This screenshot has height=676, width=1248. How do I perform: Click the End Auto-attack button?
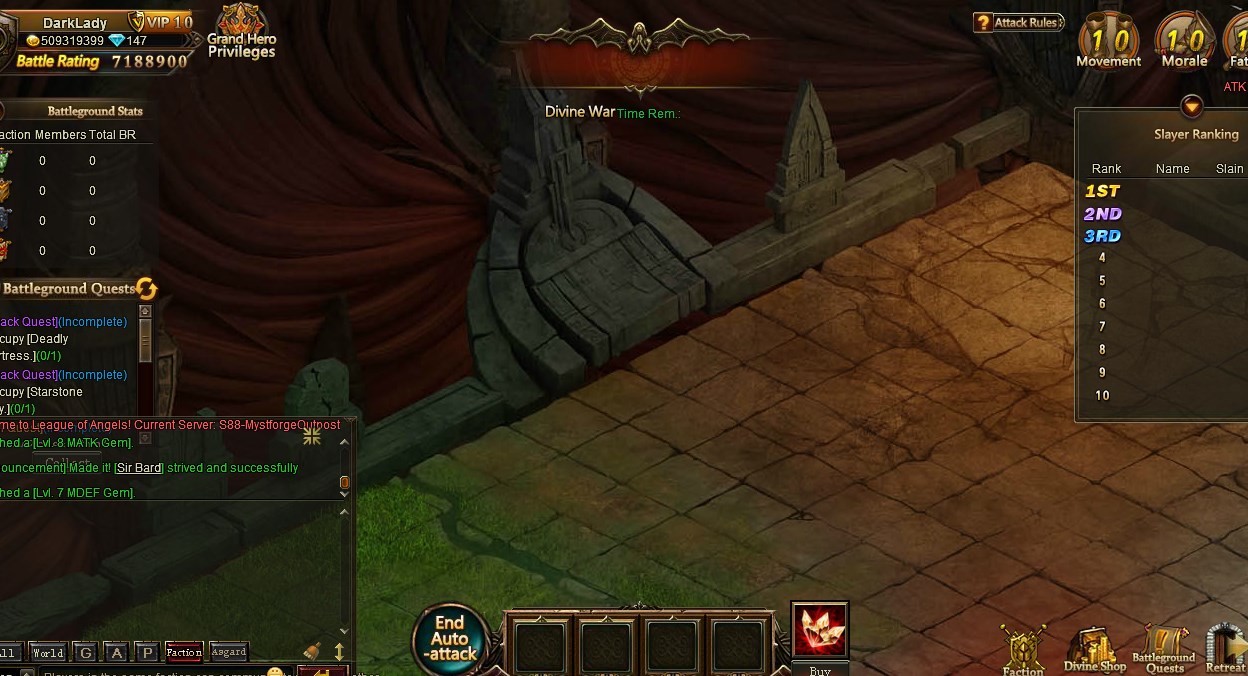(450, 638)
